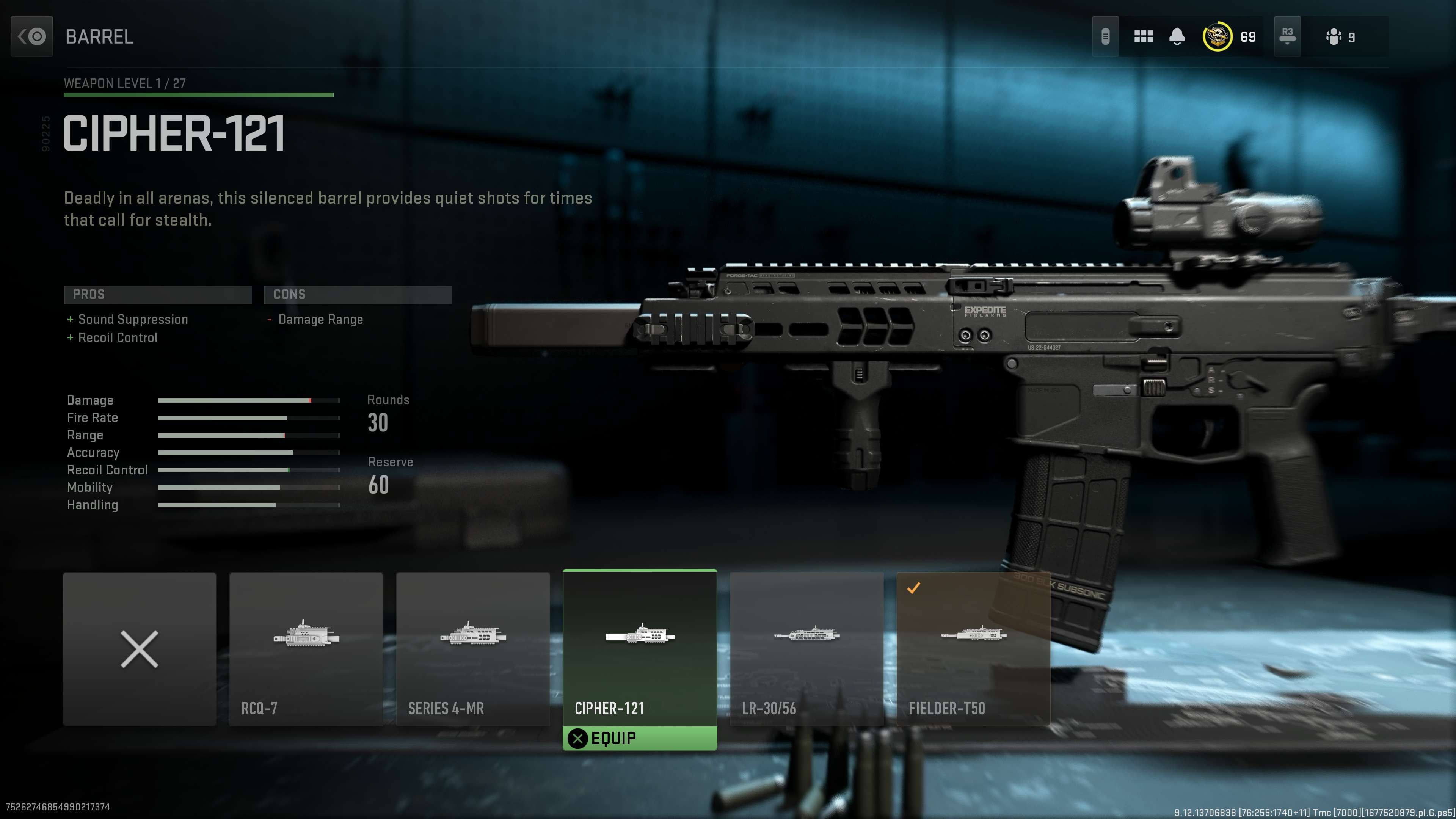Select the PROS section header
This screenshot has width=1456, height=819.
[157, 295]
